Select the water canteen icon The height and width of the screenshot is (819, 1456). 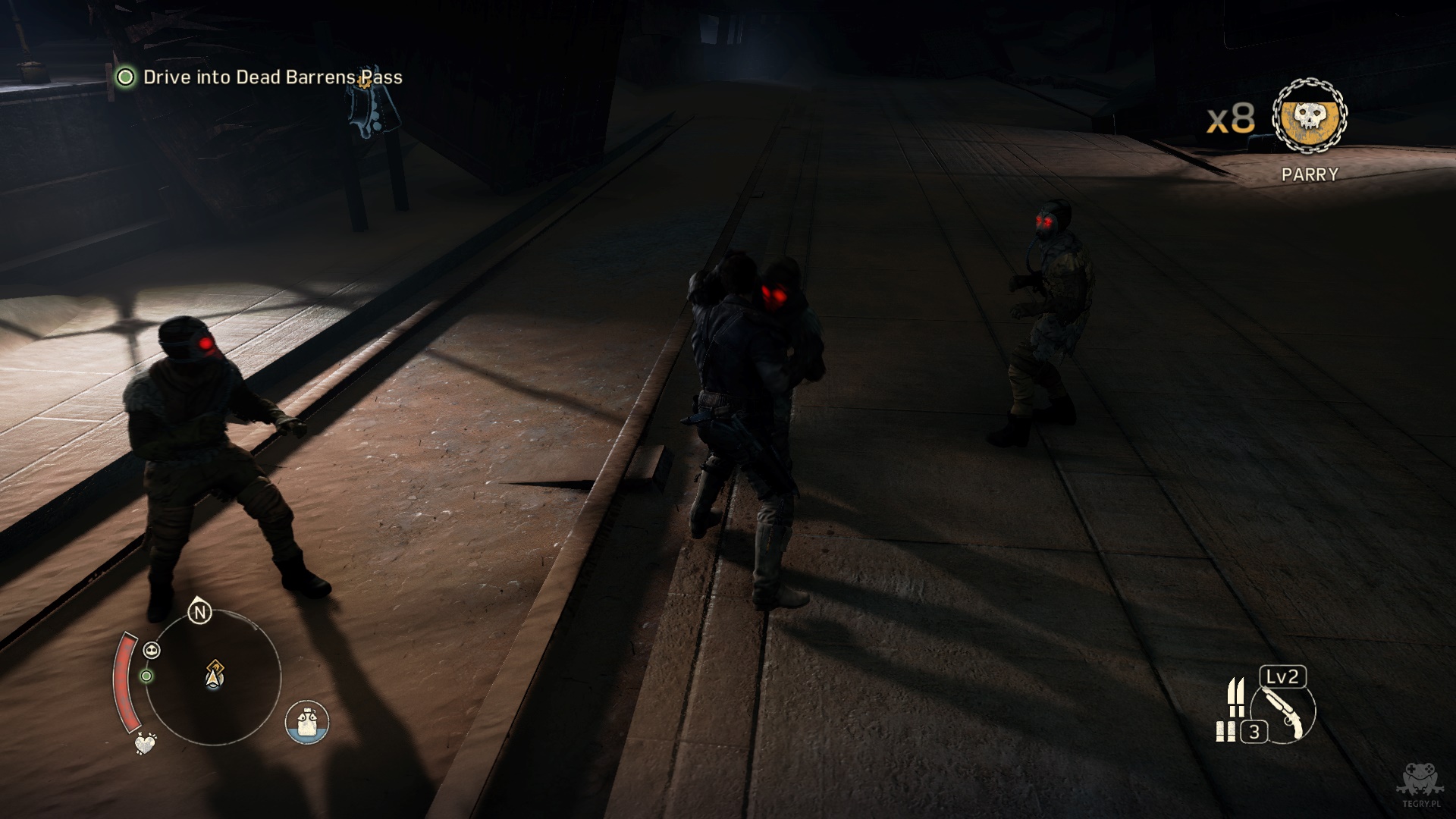click(x=307, y=722)
